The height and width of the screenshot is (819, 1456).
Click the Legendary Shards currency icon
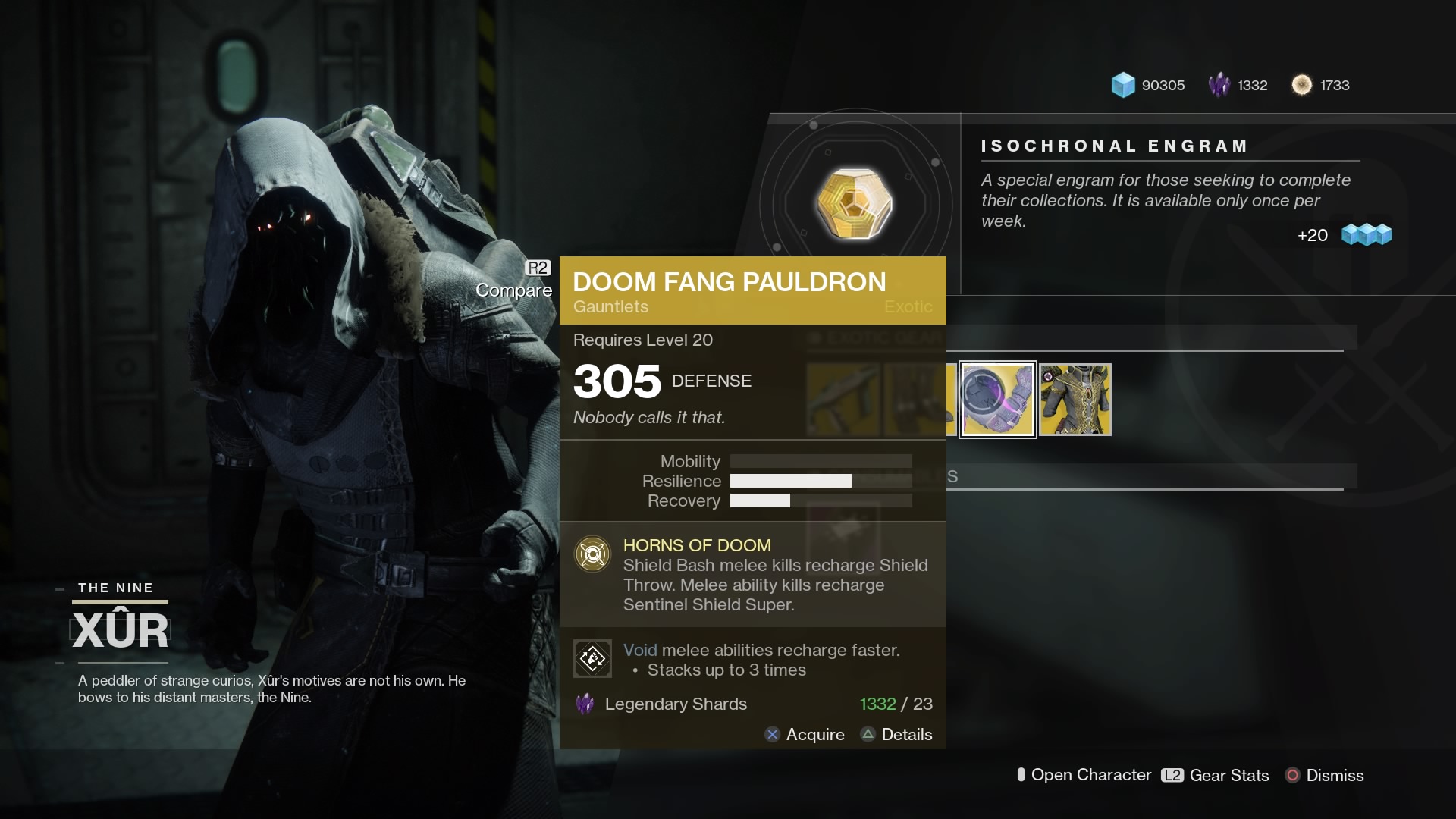1220,85
